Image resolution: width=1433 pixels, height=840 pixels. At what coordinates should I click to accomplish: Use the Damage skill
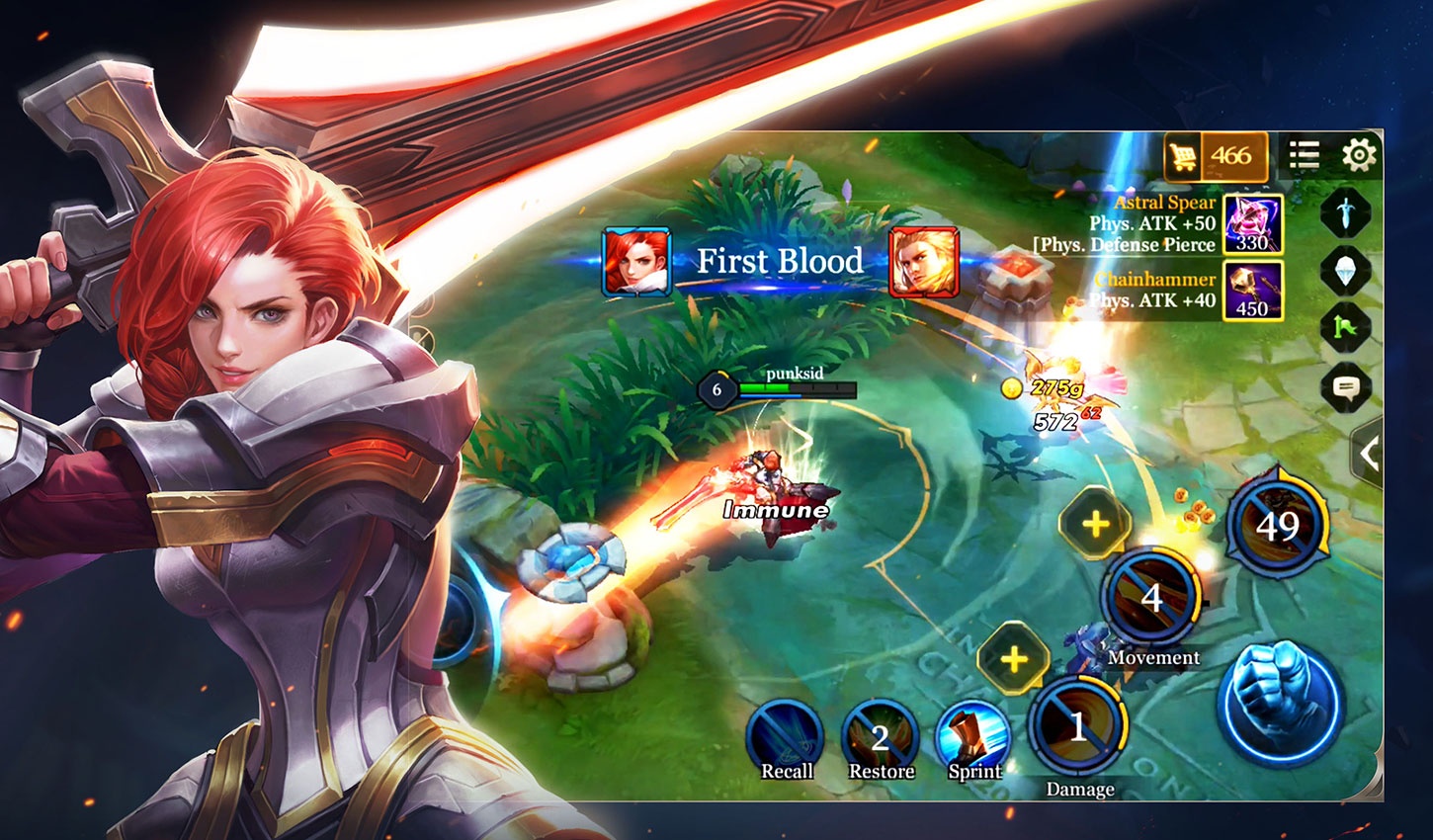tap(1078, 727)
